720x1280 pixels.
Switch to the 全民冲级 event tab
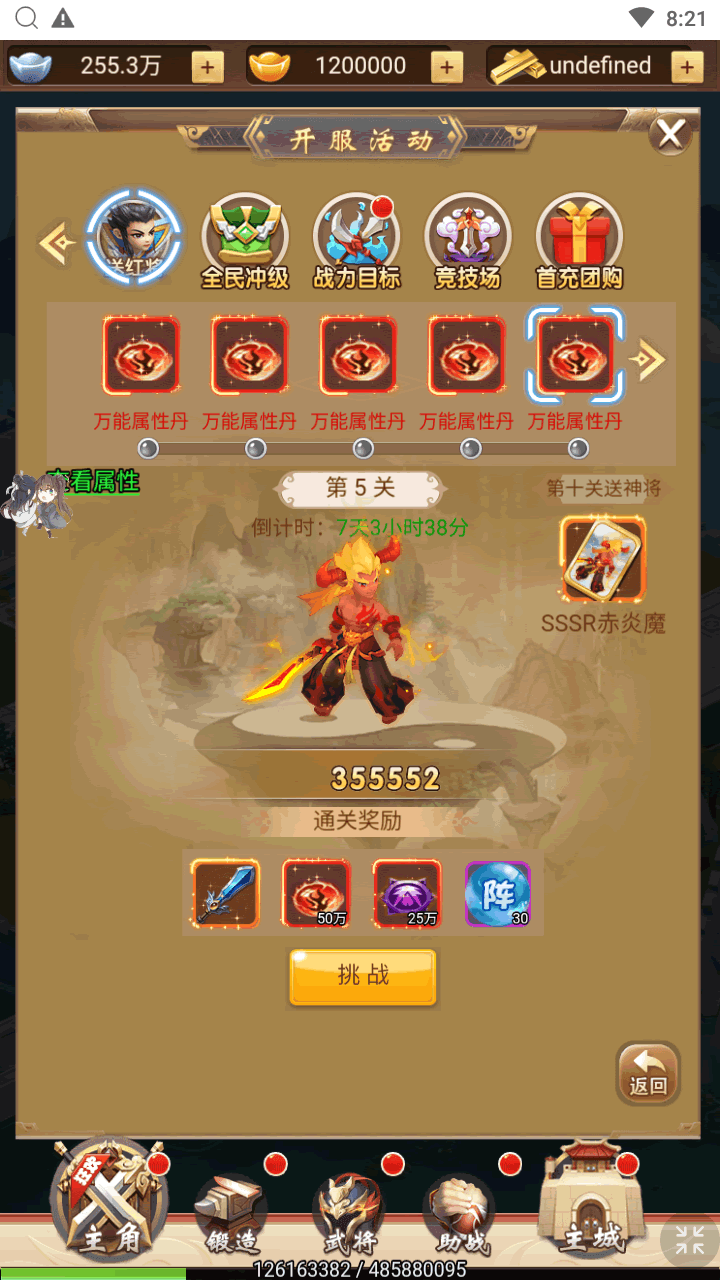coord(245,242)
